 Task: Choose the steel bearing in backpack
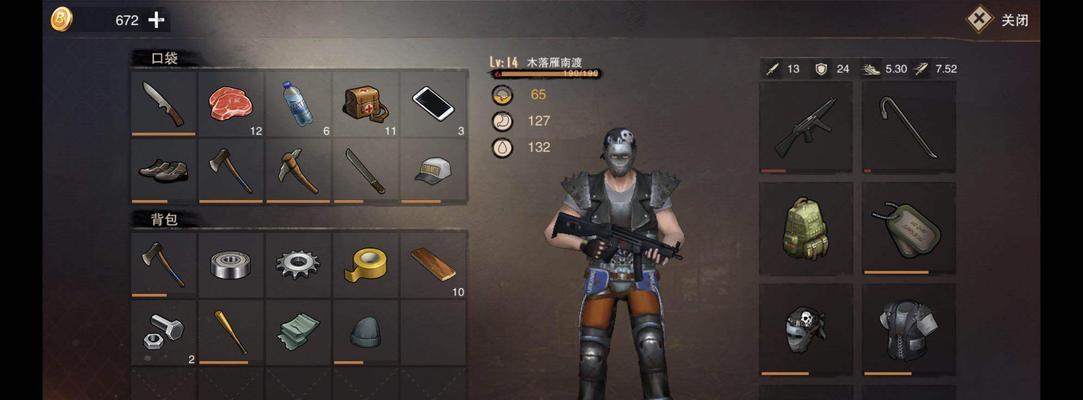(231, 264)
